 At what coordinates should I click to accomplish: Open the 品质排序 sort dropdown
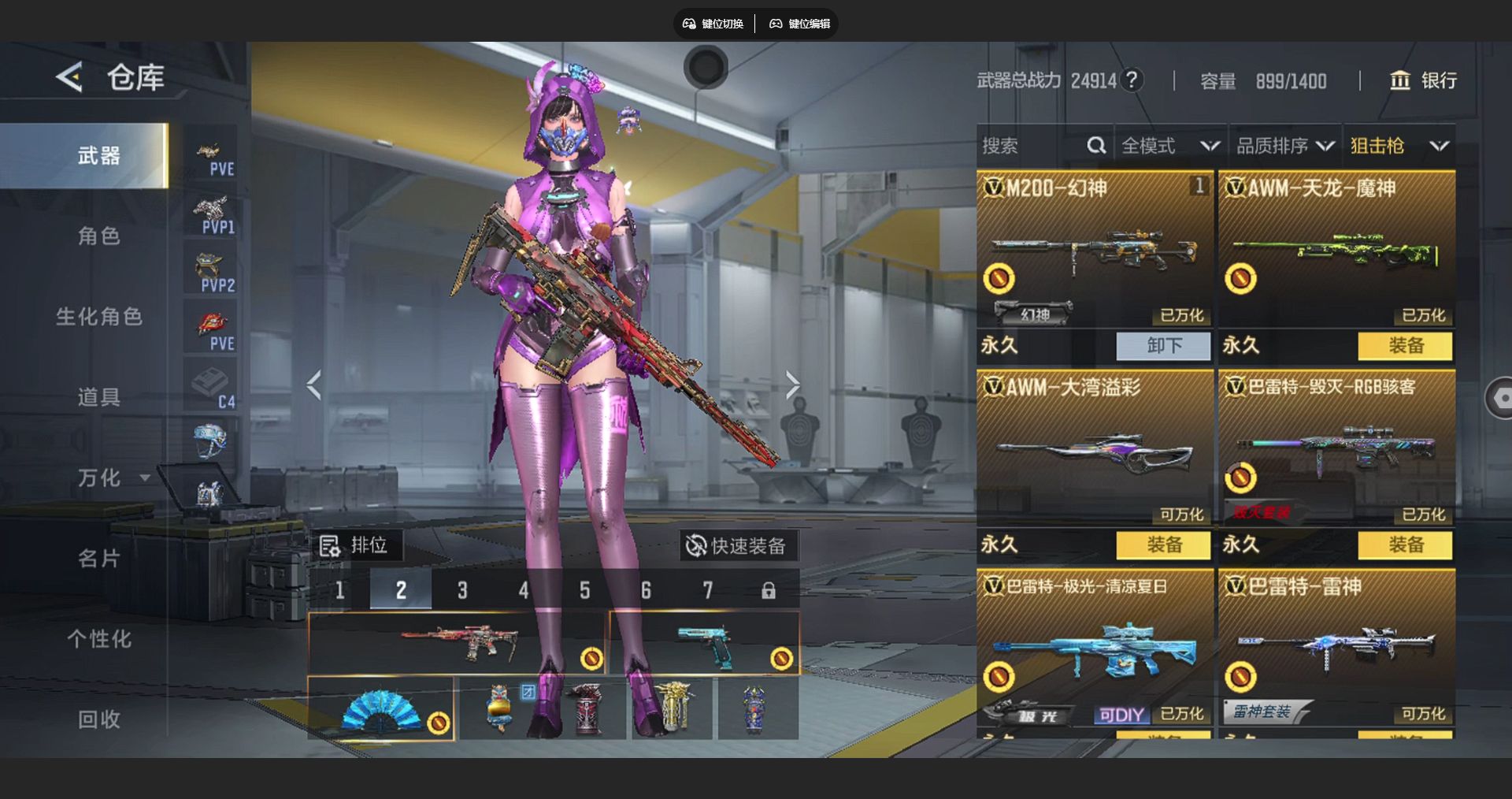pos(1284,146)
